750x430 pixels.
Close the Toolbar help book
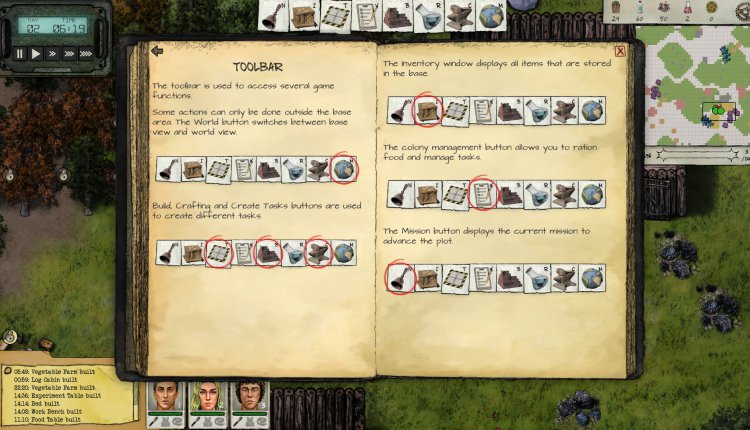coord(620,51)
